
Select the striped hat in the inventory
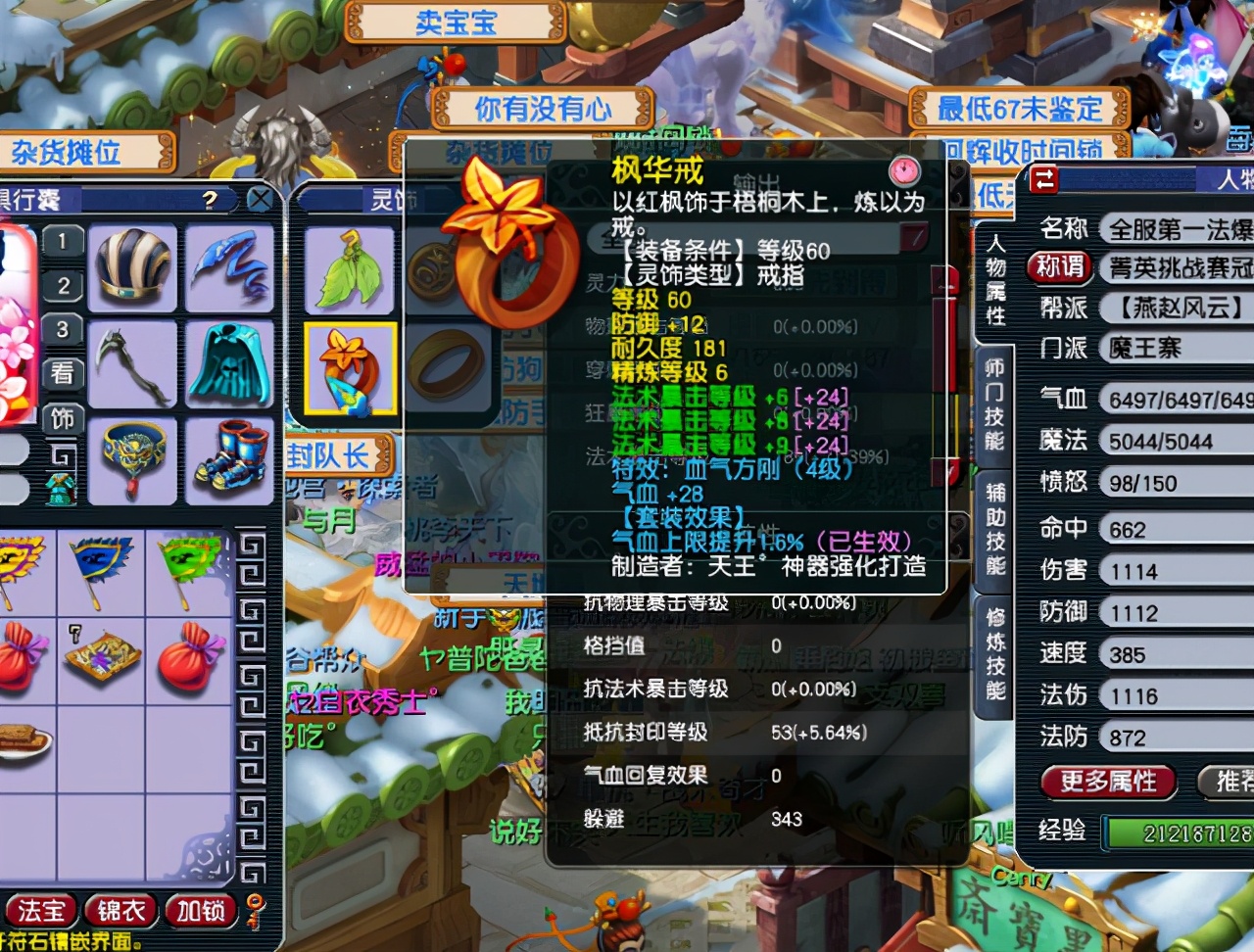coord(134,267)
